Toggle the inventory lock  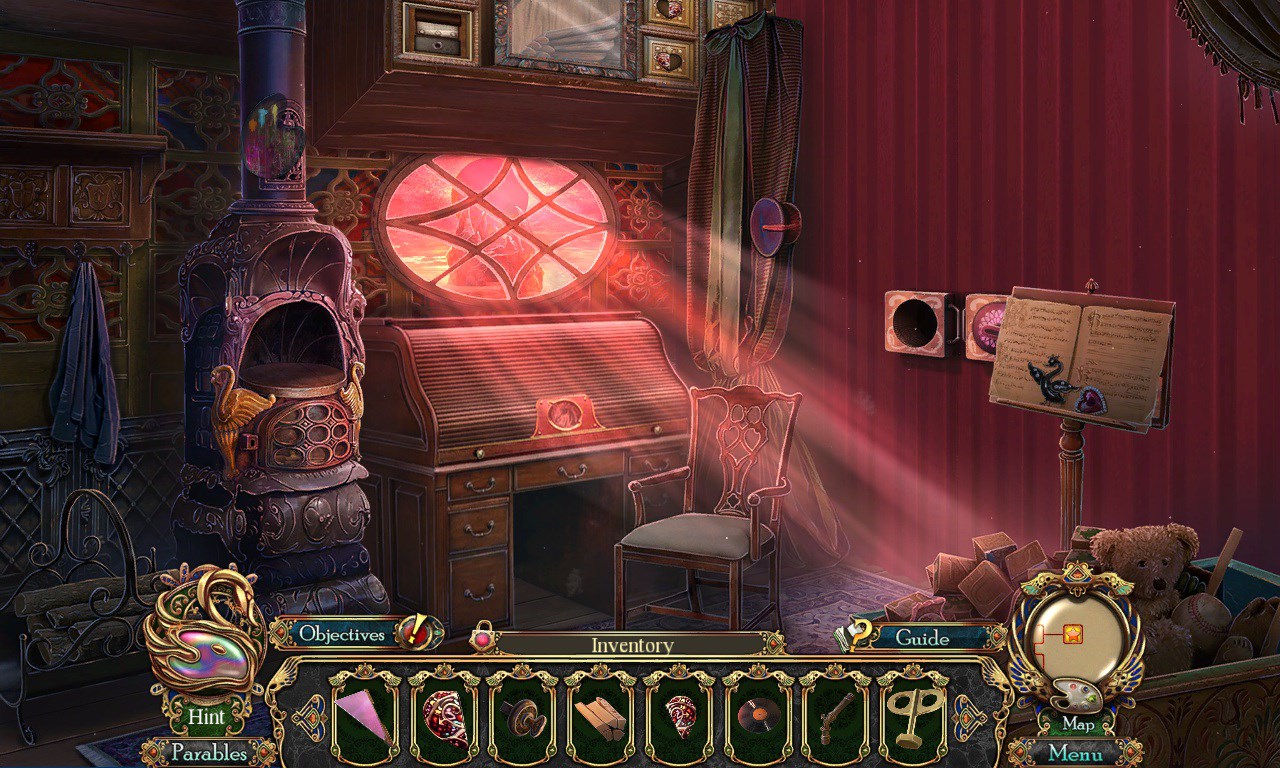484,635
